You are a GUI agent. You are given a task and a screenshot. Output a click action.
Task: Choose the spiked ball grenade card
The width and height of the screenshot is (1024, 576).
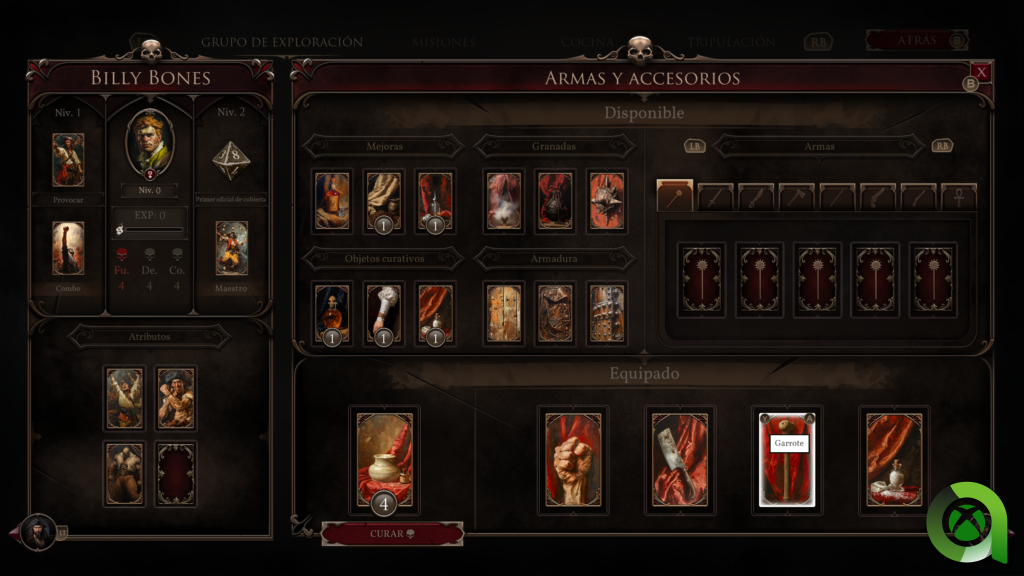click(606, 201)
